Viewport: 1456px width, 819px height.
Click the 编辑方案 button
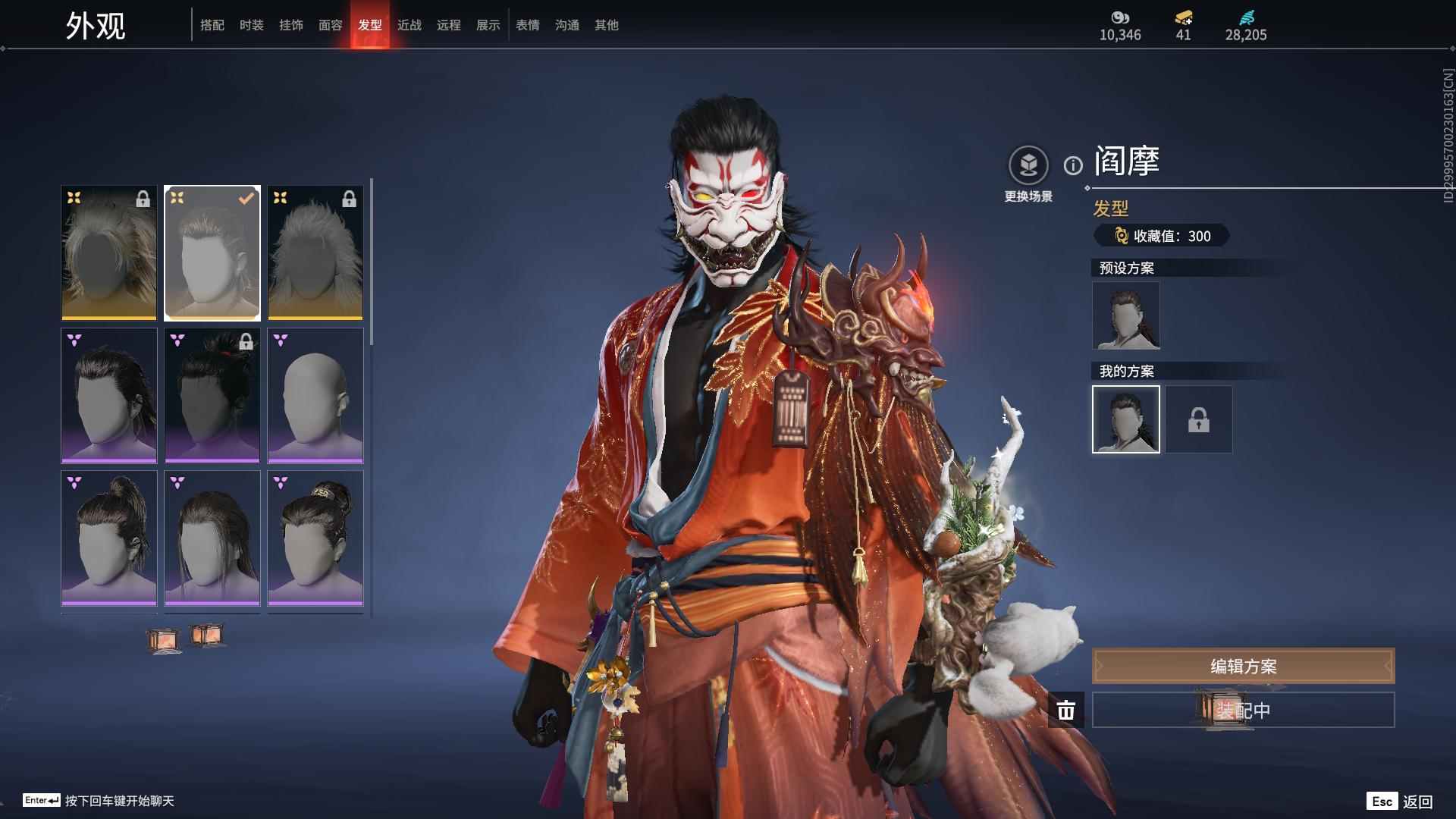1243,666
